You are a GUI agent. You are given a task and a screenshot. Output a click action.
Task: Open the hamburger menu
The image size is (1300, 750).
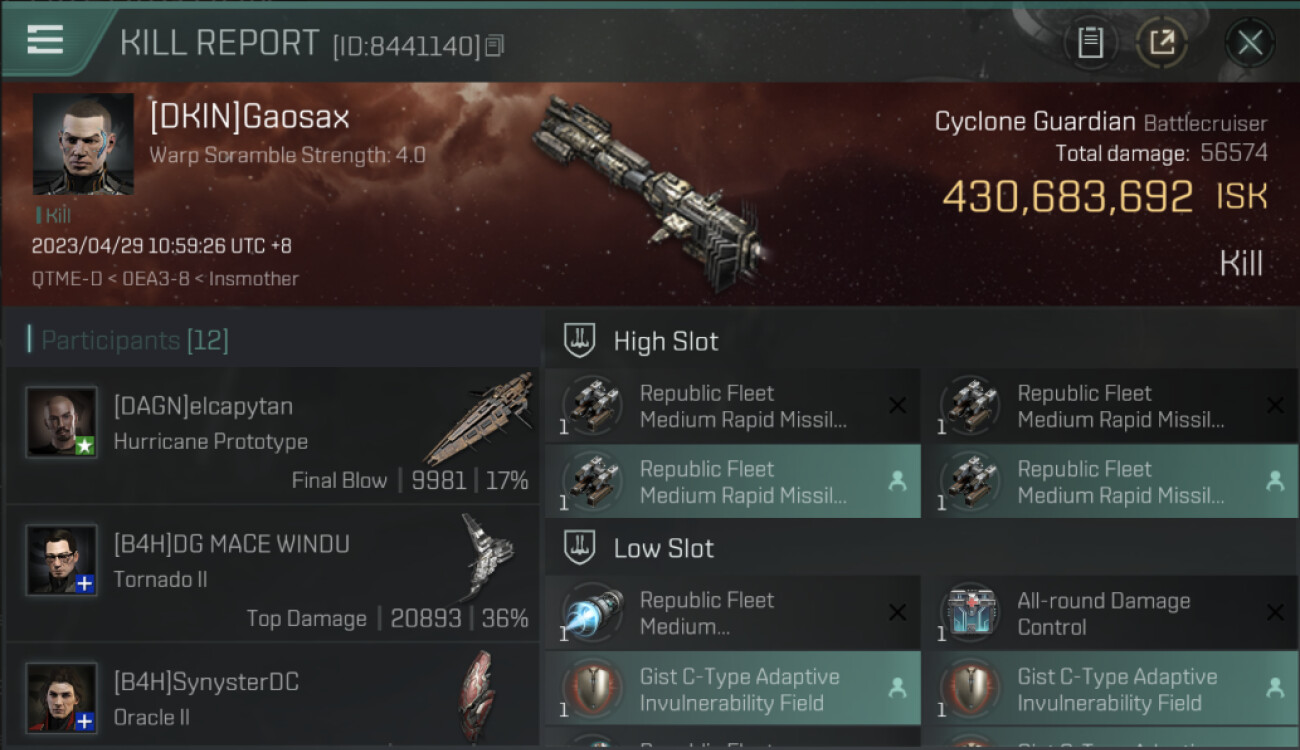coord(45,40)
